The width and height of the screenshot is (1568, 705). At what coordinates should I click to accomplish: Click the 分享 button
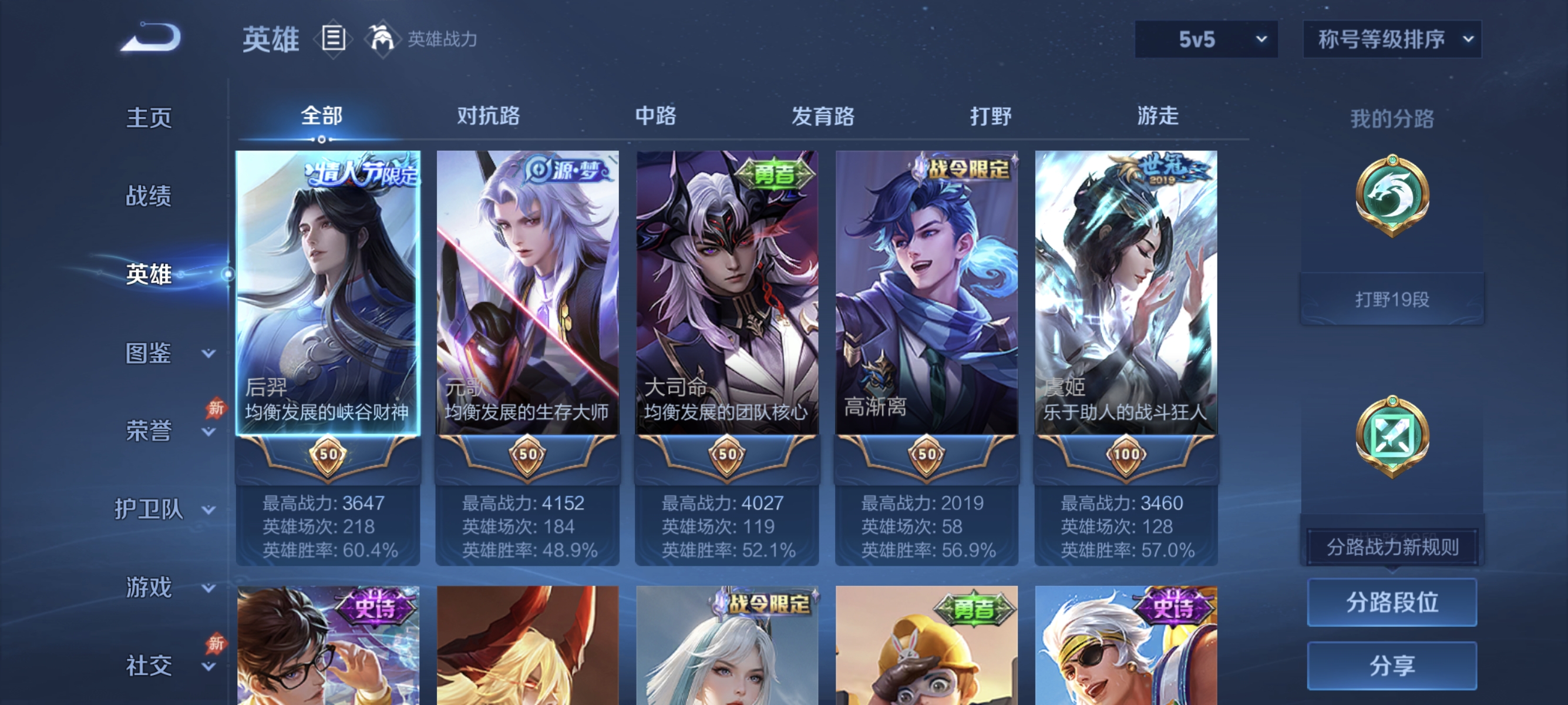pos(1394,666)
